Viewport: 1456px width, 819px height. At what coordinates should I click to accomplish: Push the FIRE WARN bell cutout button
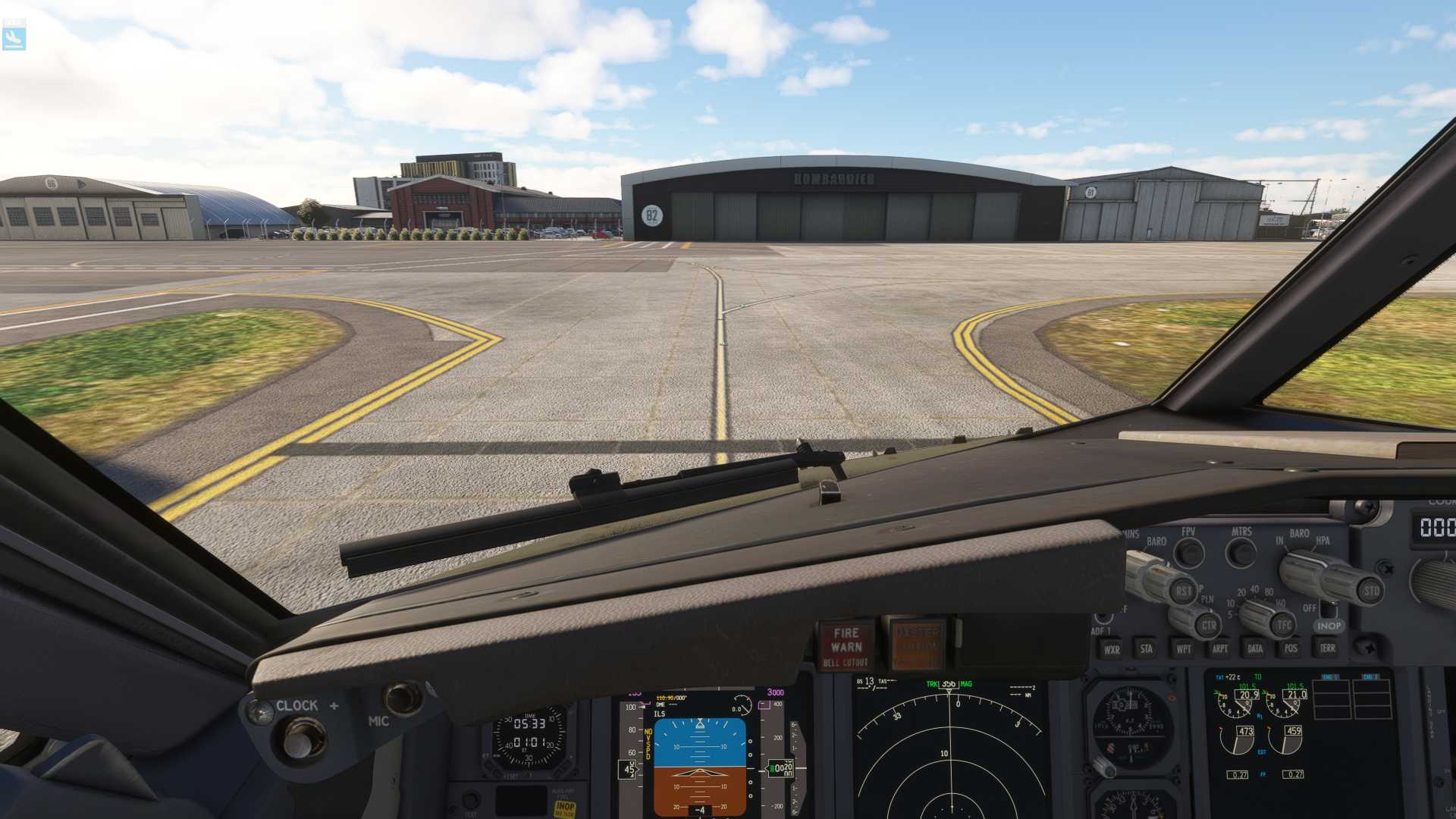pyautogui.click(x=846, y=646)
